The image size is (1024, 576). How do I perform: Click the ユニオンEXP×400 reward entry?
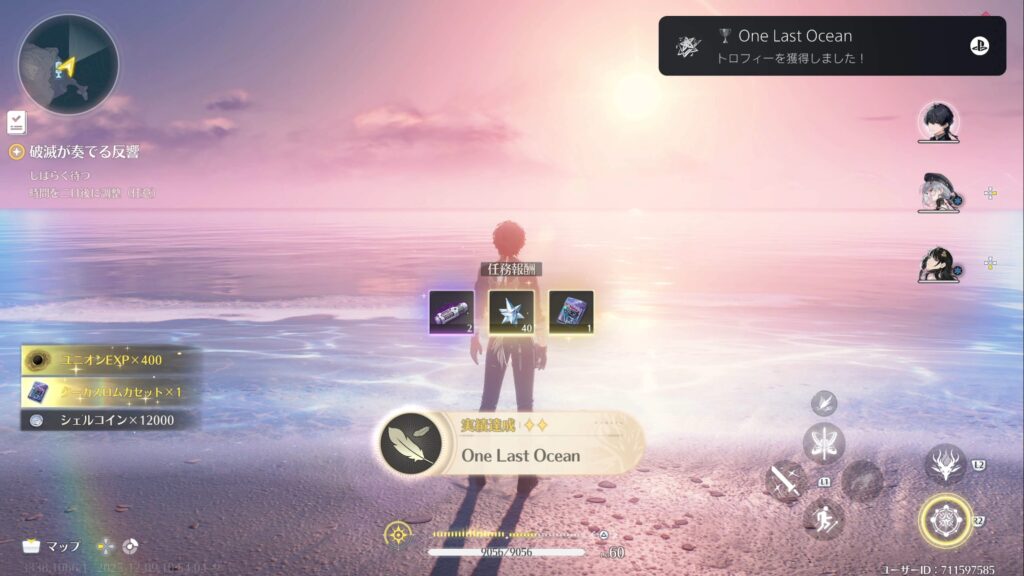[x=110, y=360]
